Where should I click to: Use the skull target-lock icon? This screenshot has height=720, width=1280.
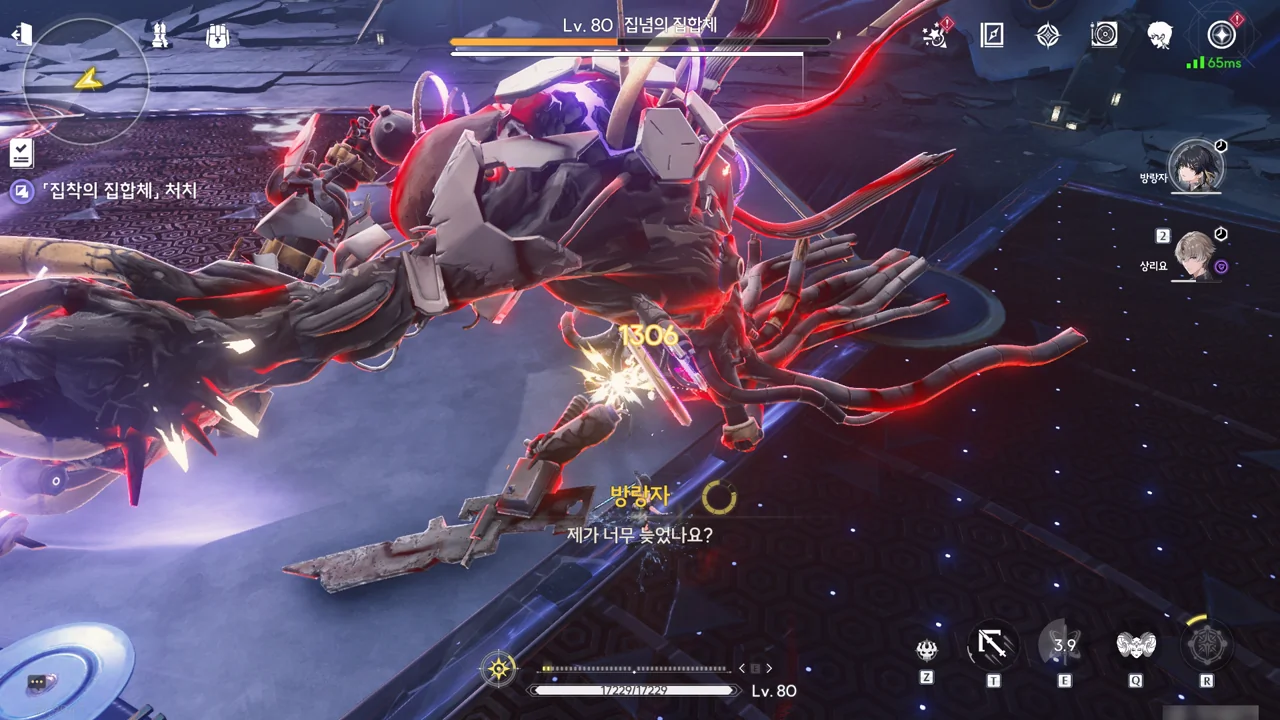click(x=927, y=650)
